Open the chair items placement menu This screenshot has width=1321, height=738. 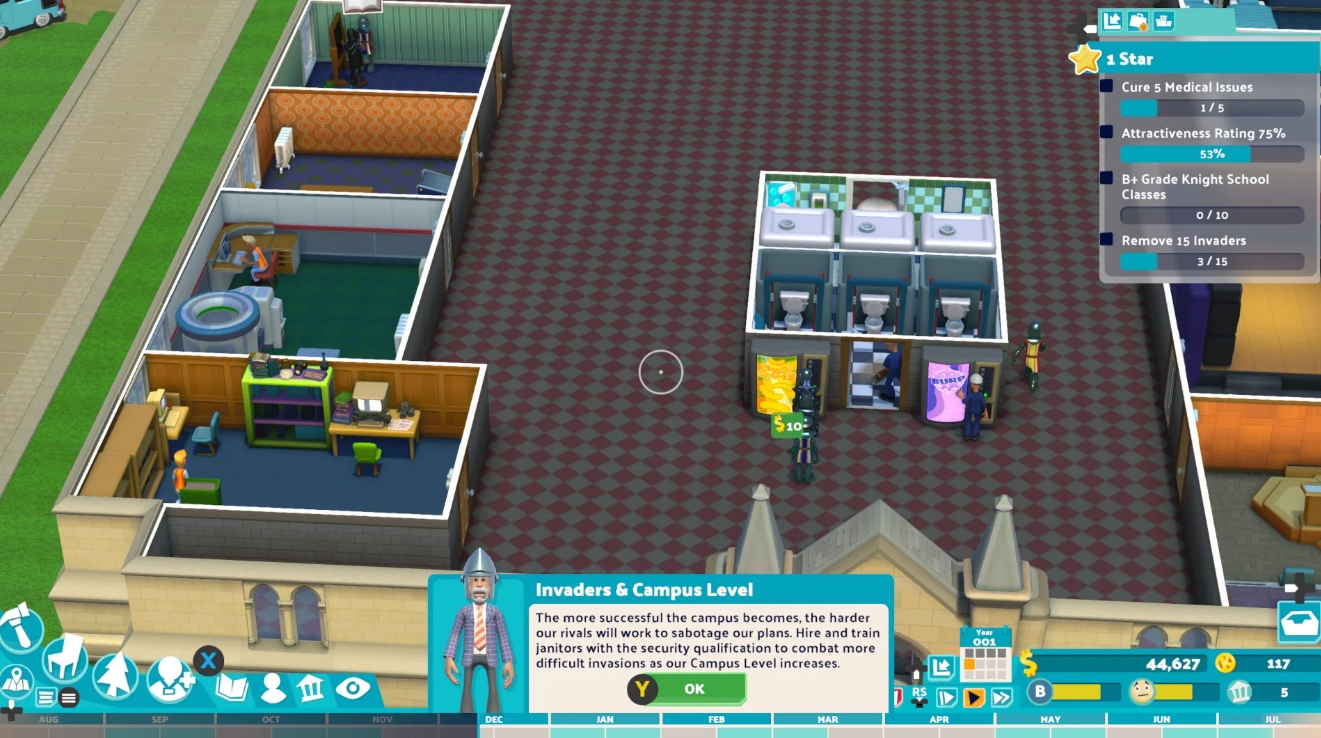click(64, 656)
